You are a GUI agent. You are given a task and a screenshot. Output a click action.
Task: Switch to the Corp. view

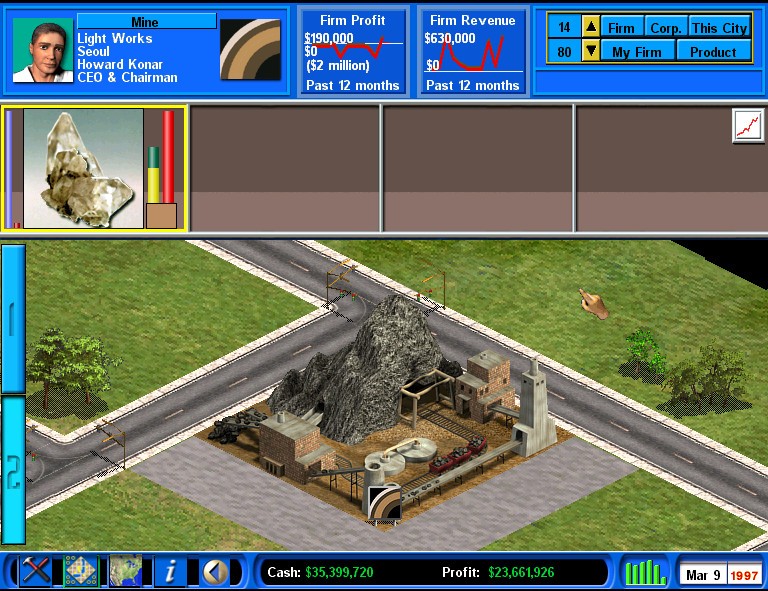(x=665, y=28)
